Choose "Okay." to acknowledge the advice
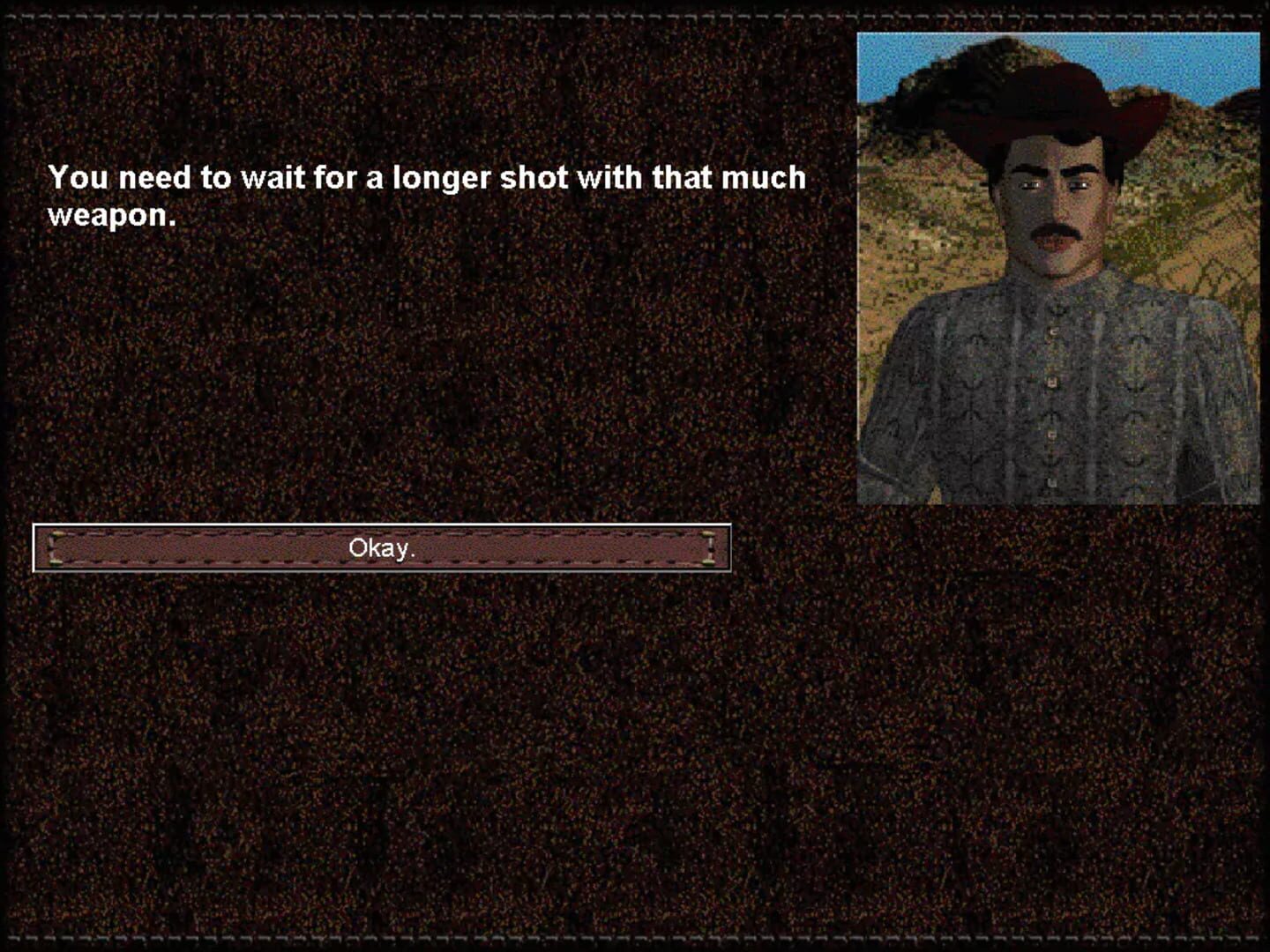 381,547
